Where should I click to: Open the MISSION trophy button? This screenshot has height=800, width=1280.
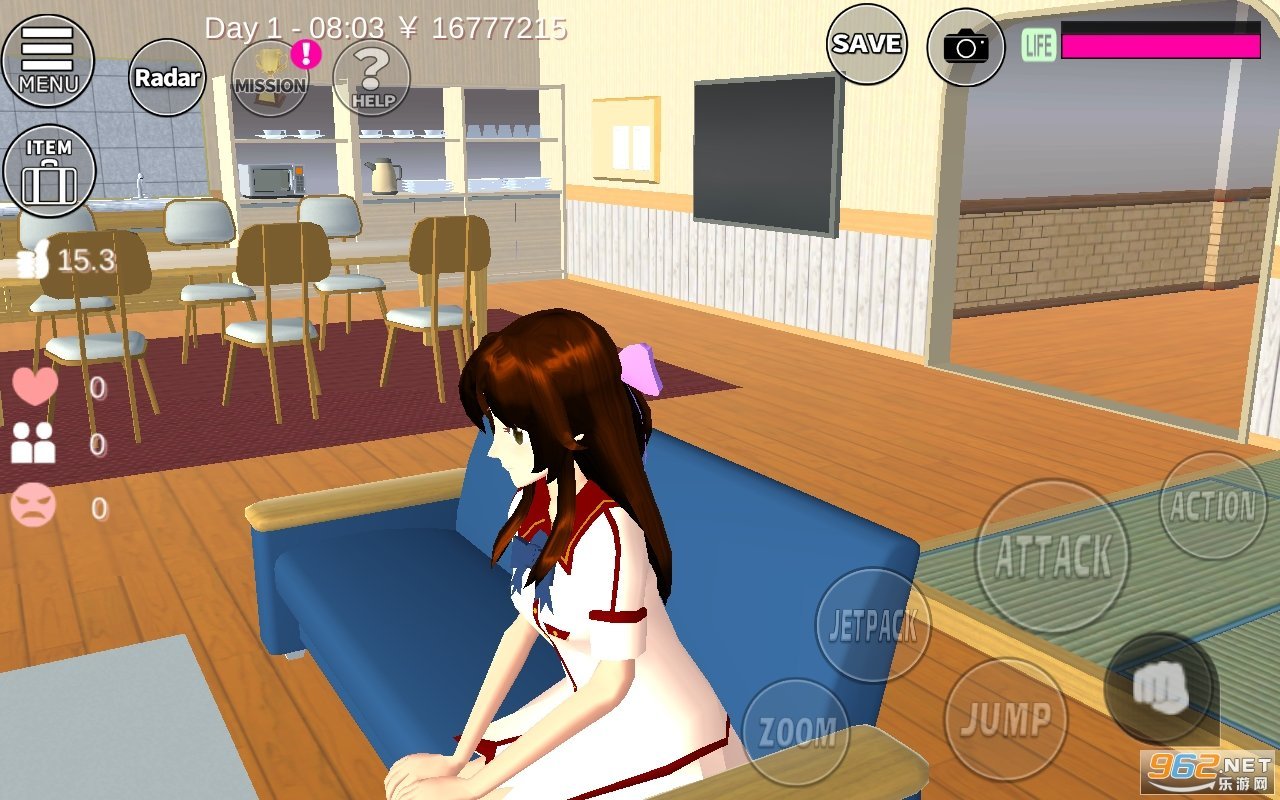tap(270, 78)
